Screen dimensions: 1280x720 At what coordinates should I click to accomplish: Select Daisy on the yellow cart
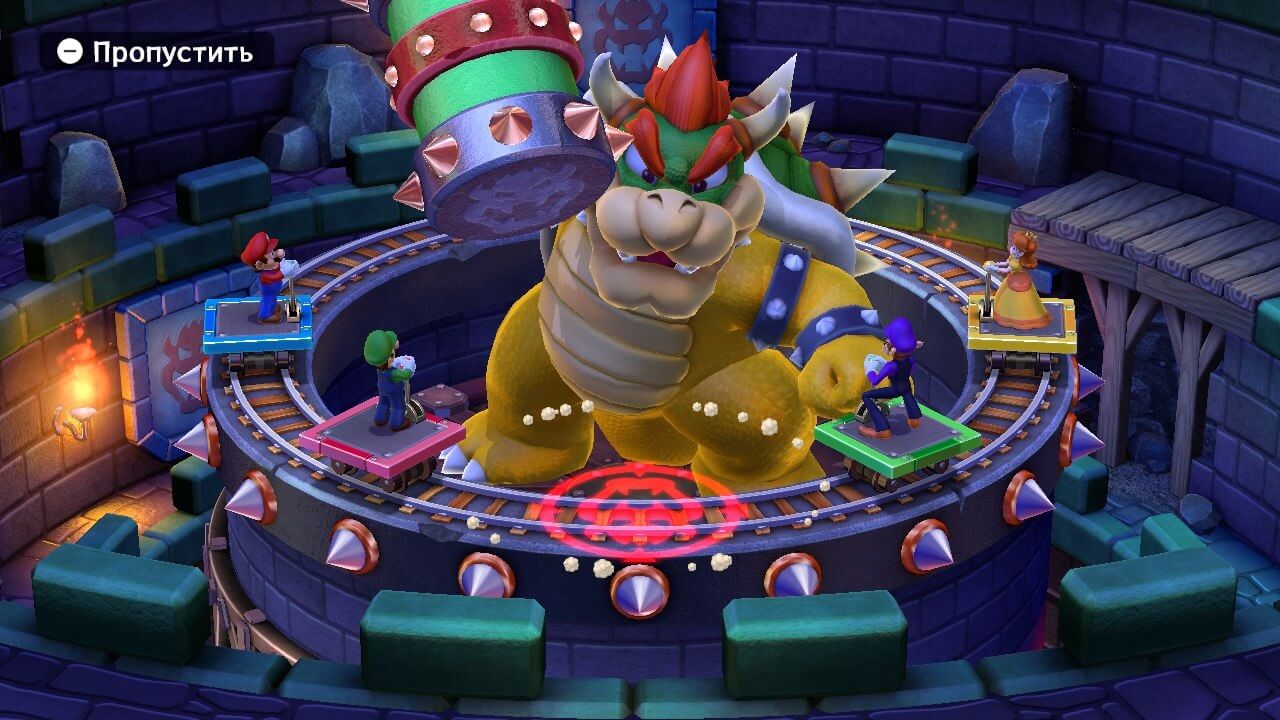1020,290
